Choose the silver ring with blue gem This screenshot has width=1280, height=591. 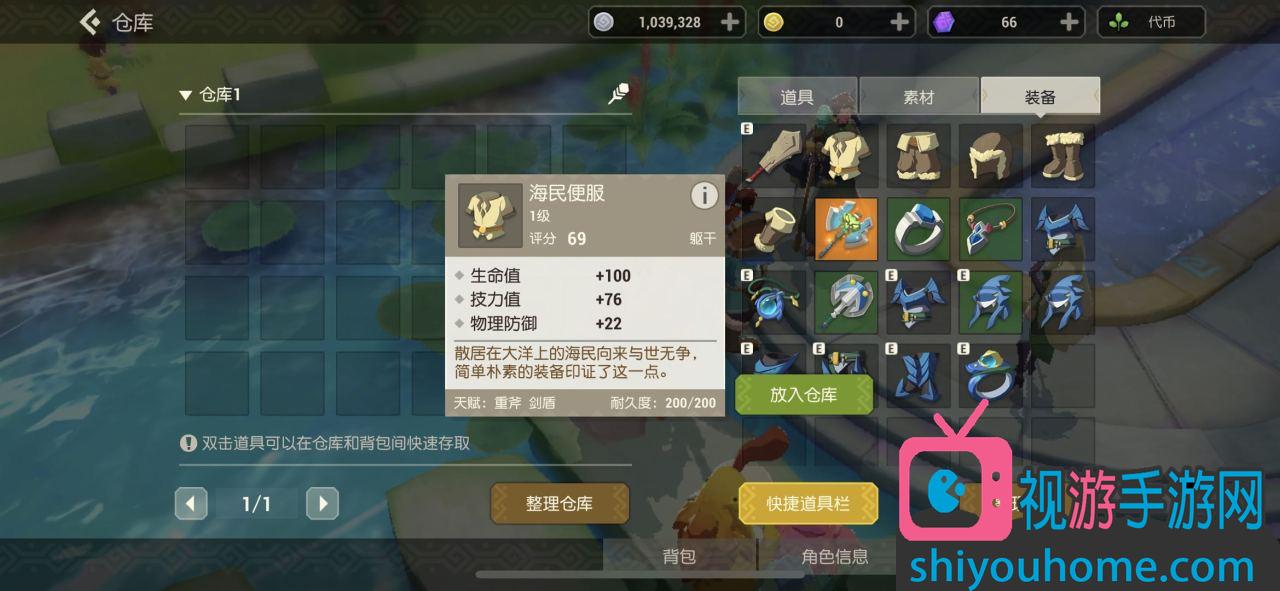pos(918,229)
